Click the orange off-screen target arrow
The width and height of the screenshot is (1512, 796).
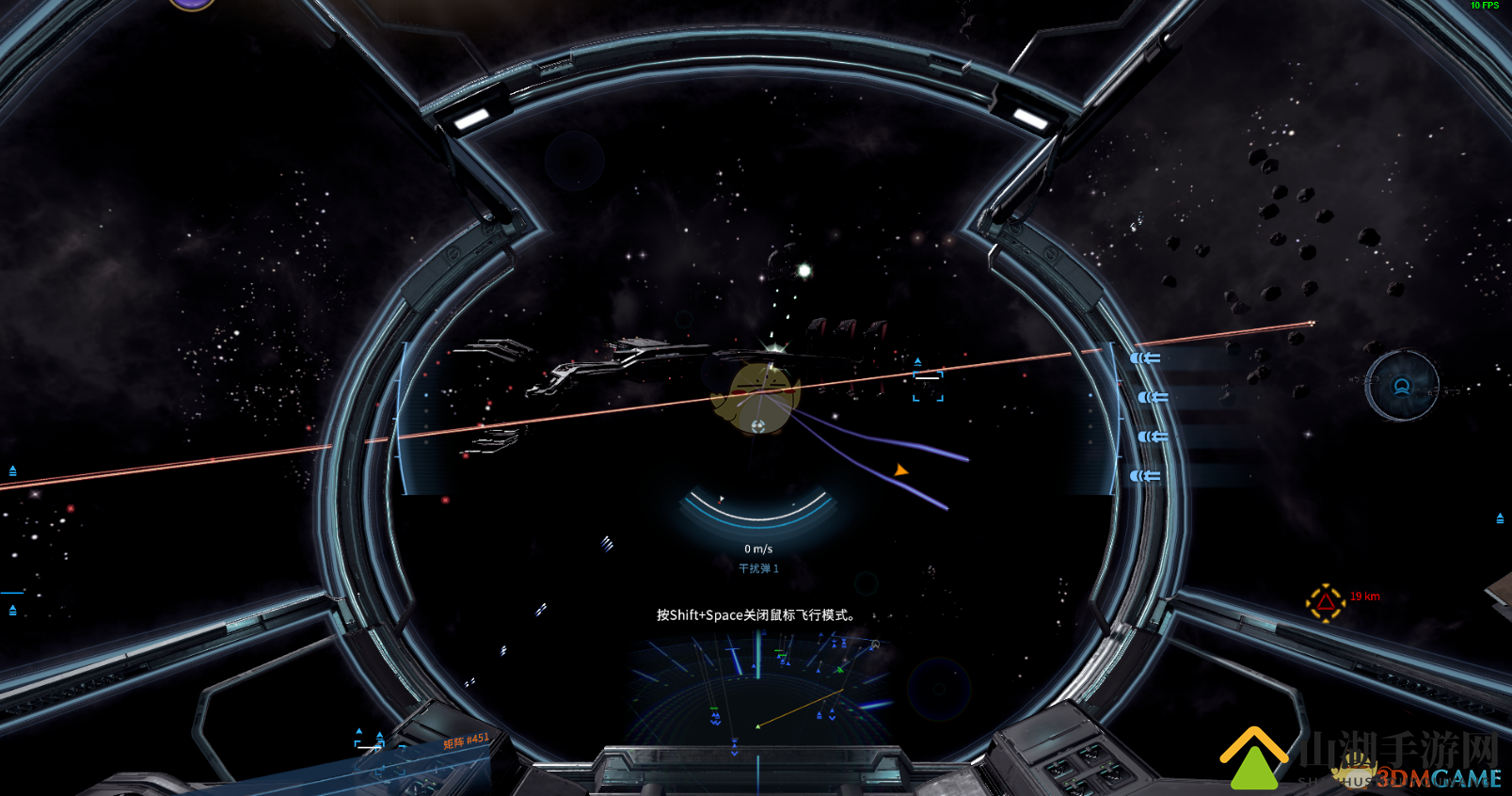coord(901,470)
